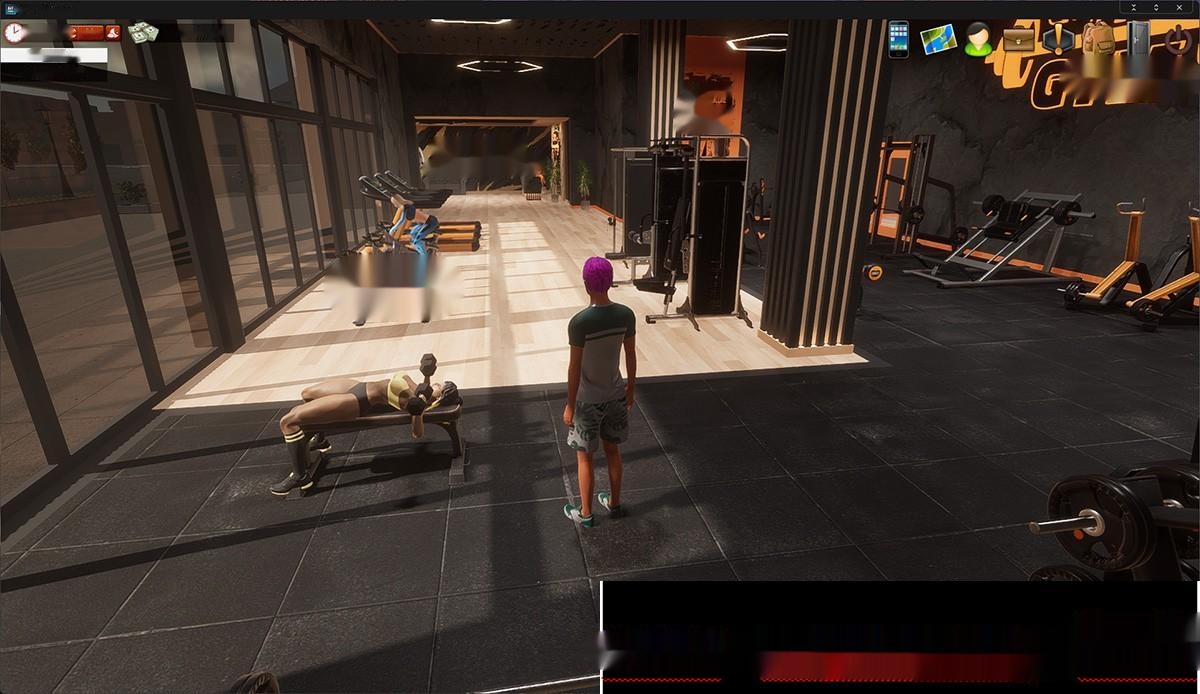Click the red wizard hat button
1200x694 pixels.
point(112,33)
